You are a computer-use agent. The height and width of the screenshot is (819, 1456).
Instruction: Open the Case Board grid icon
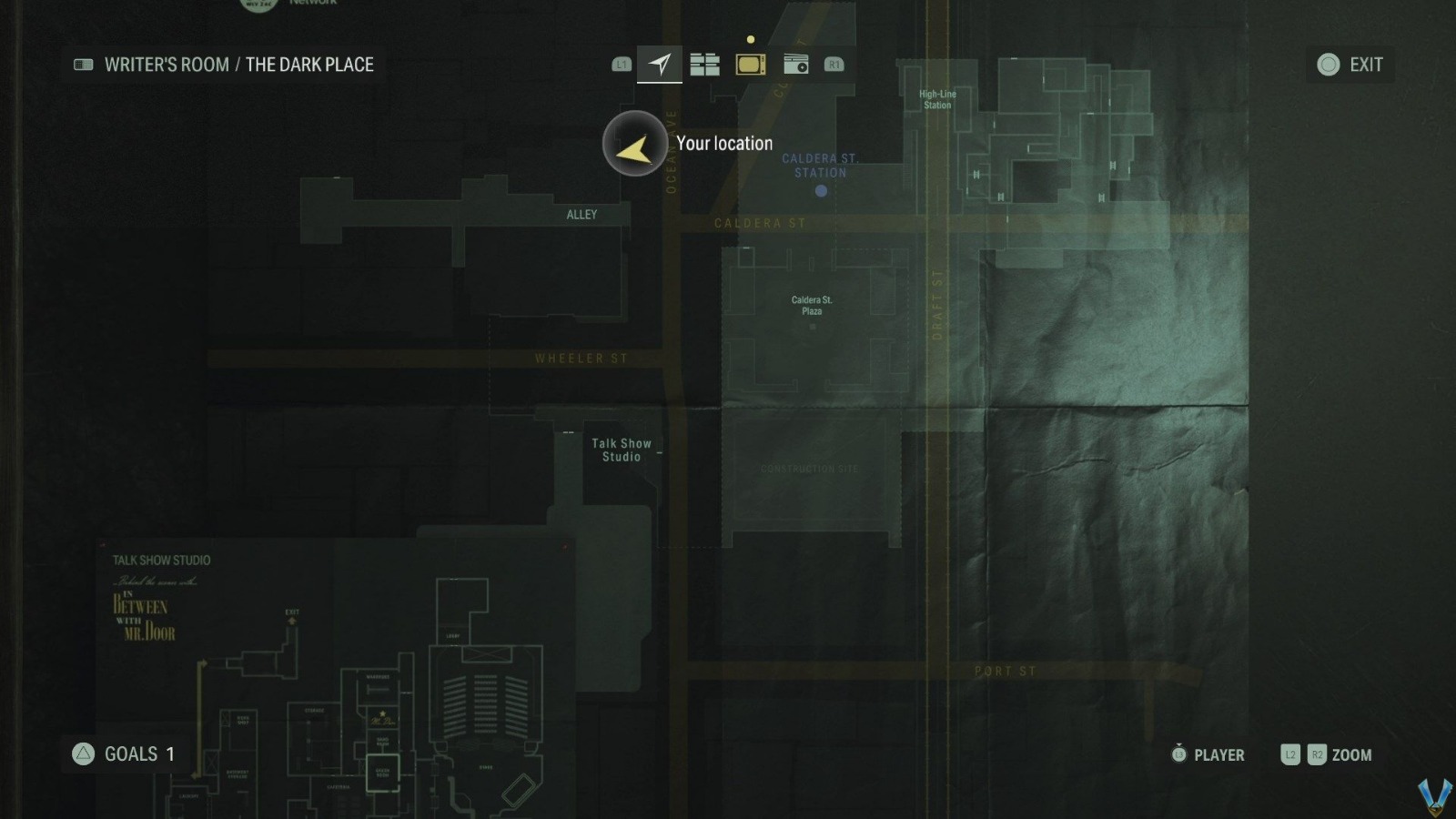705,64
